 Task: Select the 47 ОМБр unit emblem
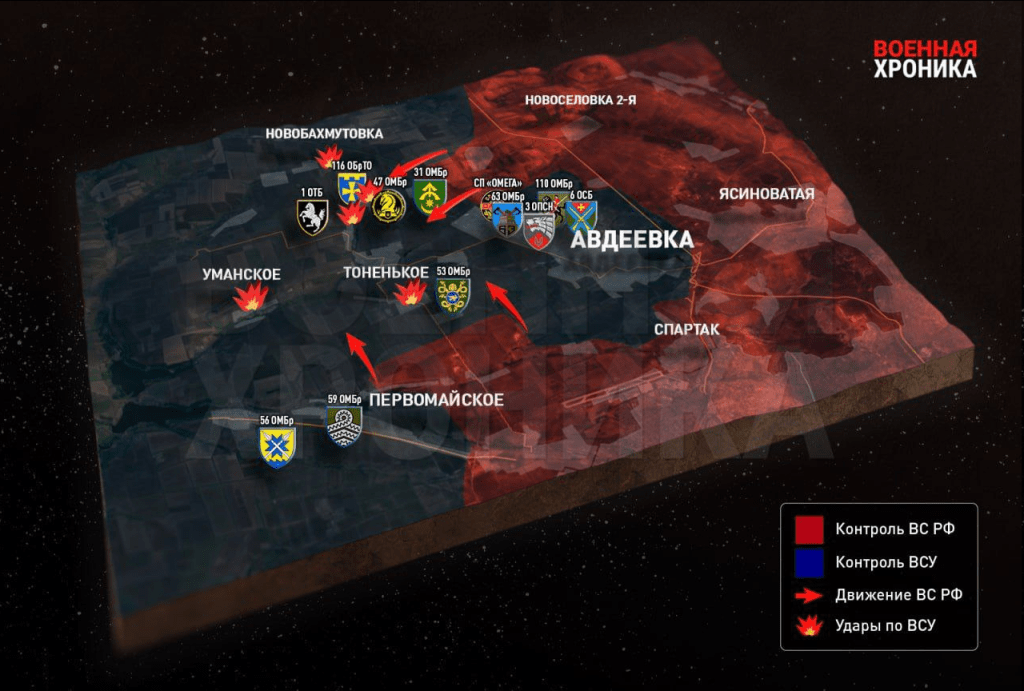pos(388,204)
